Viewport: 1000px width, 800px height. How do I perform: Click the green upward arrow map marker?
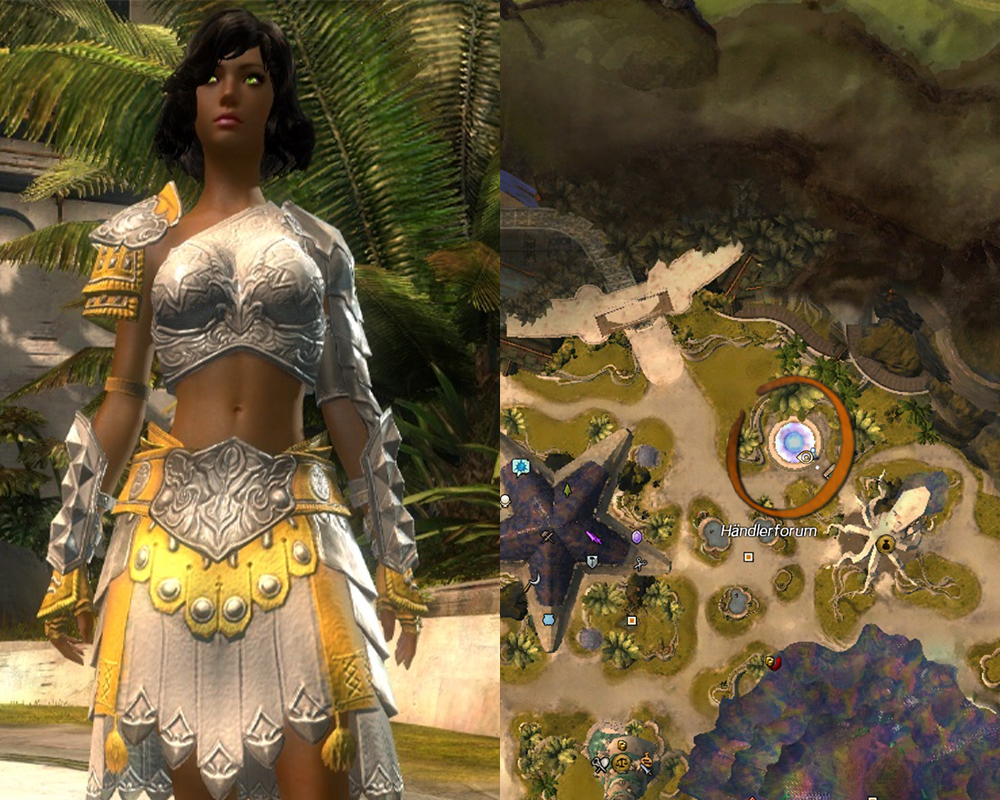click(565, 492)
